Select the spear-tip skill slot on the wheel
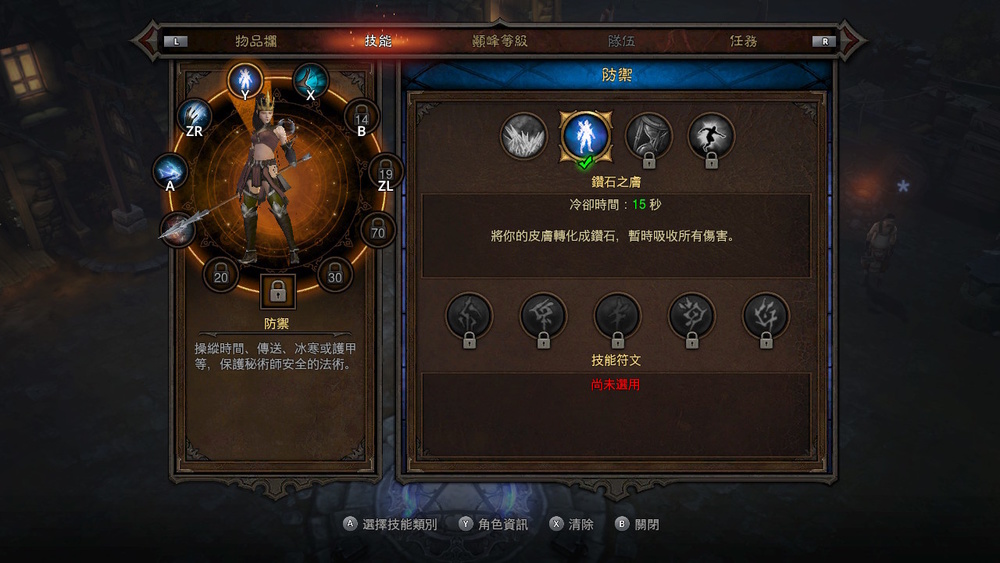The height and width of the screenshot is (563, 1000). (x=178, y=228)
